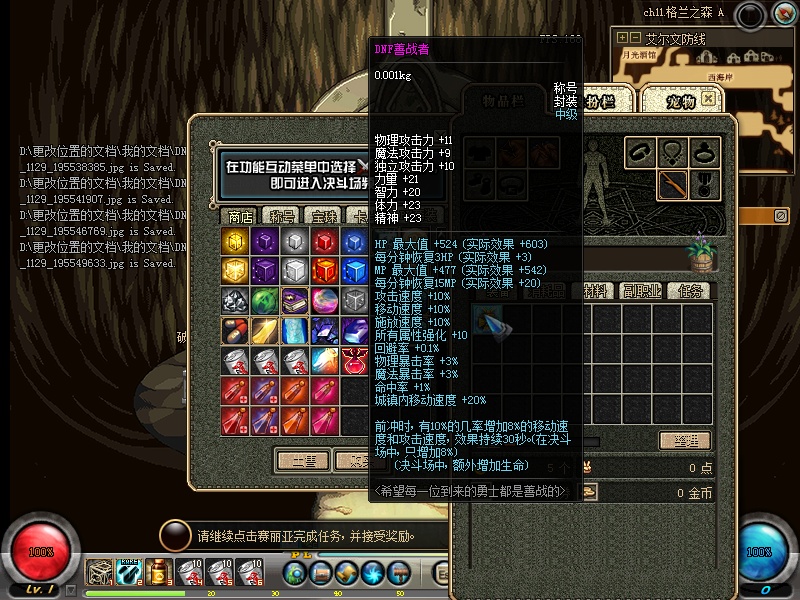Click the equipped weapon slot
Screen dimensions: 800x600
click(673, 185)
